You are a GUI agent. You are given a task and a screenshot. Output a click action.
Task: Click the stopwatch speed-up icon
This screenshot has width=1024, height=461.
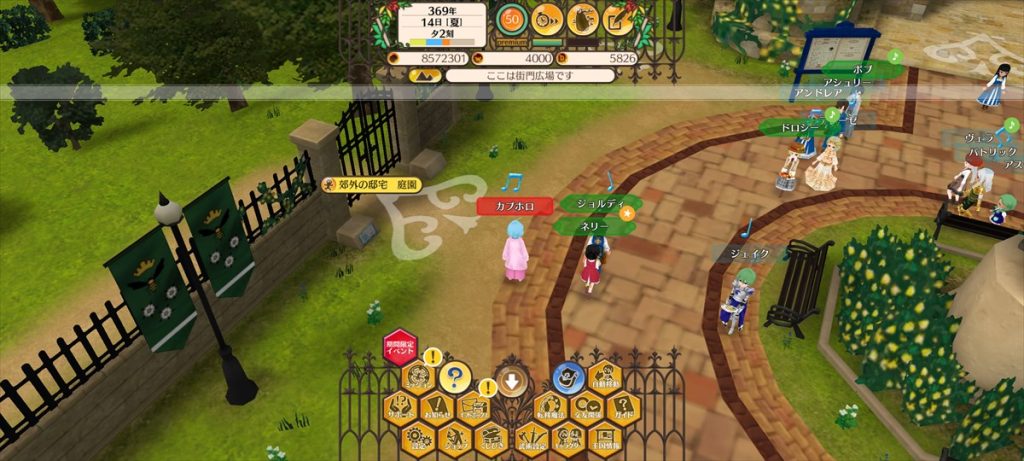[x=547, y=18]
